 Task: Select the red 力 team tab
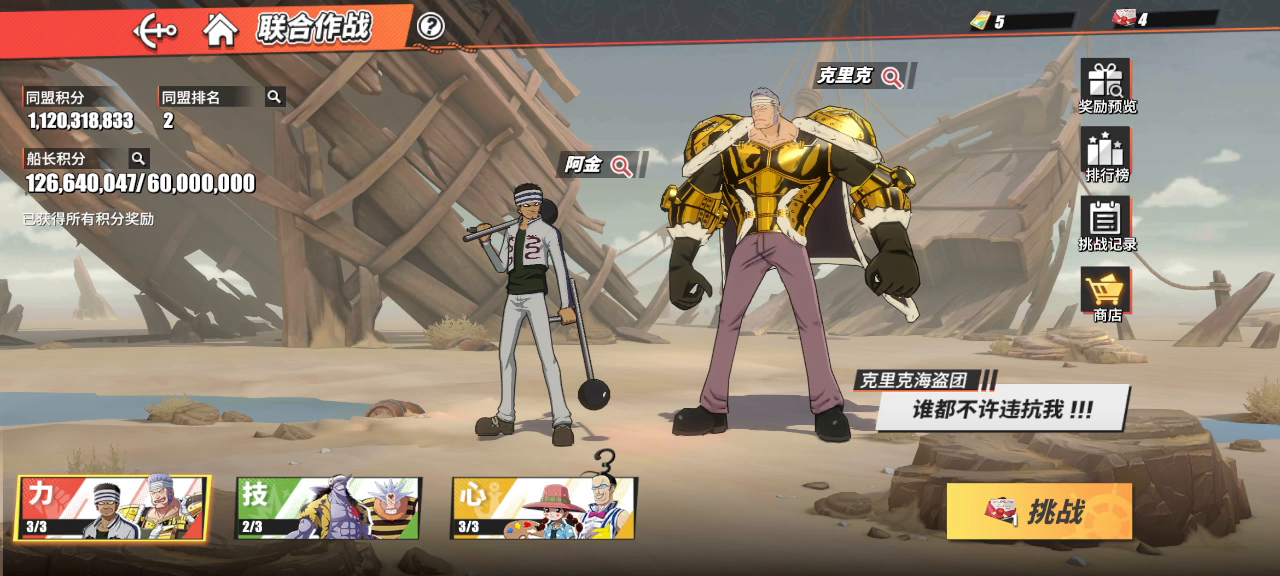(x=113, y=508)
